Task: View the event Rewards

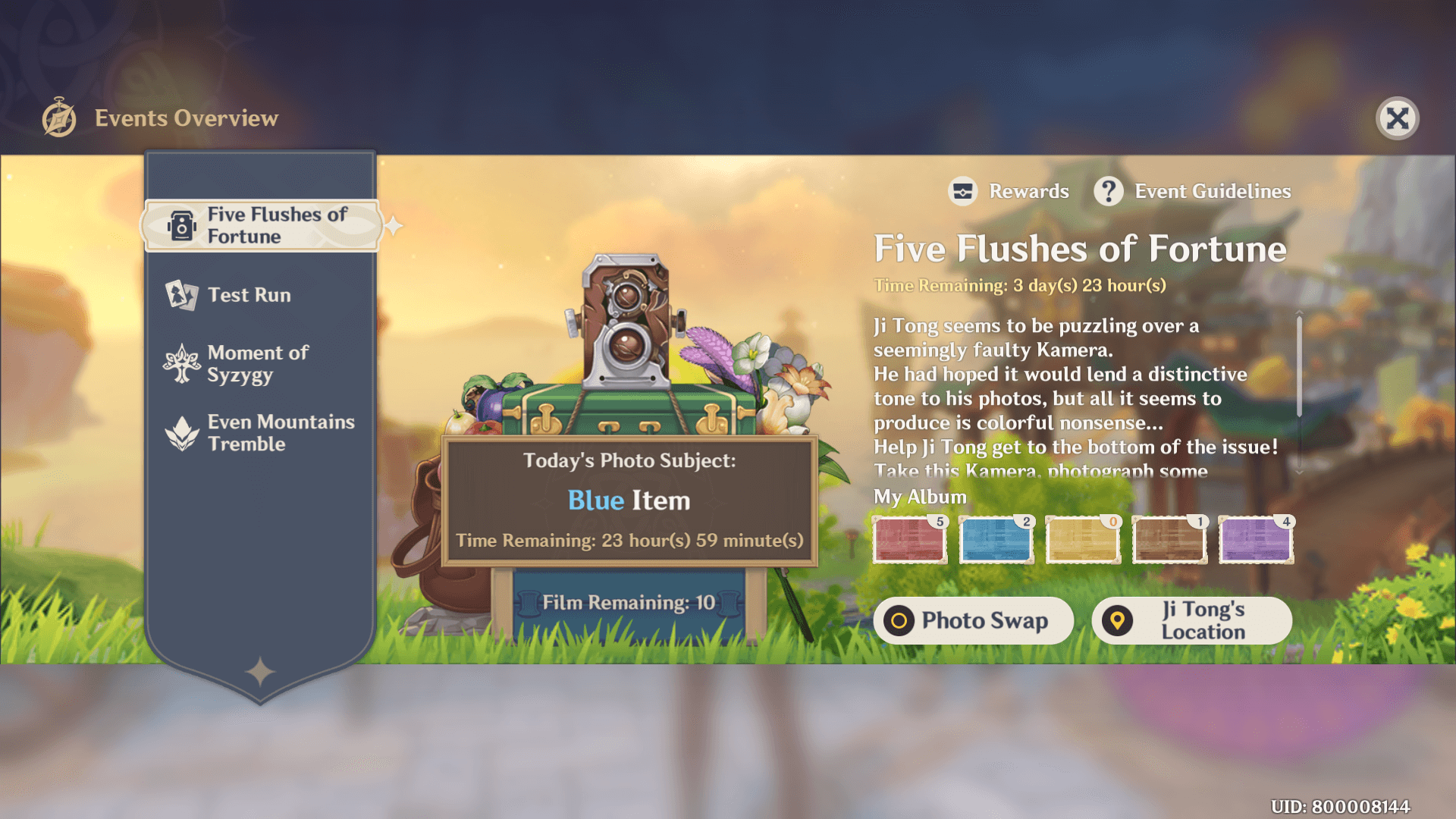Action: 1009,191
